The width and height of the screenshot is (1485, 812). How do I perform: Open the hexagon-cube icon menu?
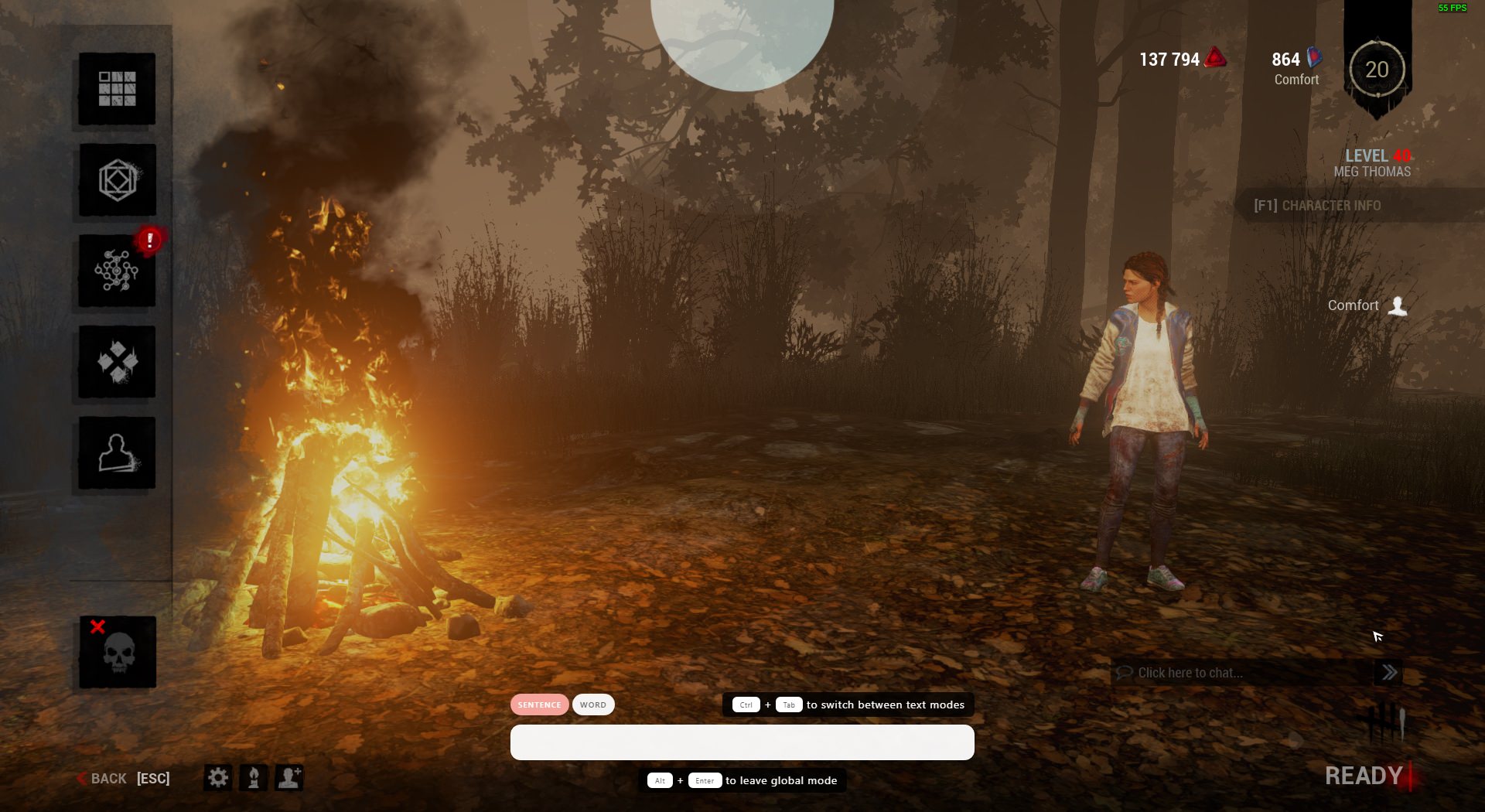(x=117, y=180)
